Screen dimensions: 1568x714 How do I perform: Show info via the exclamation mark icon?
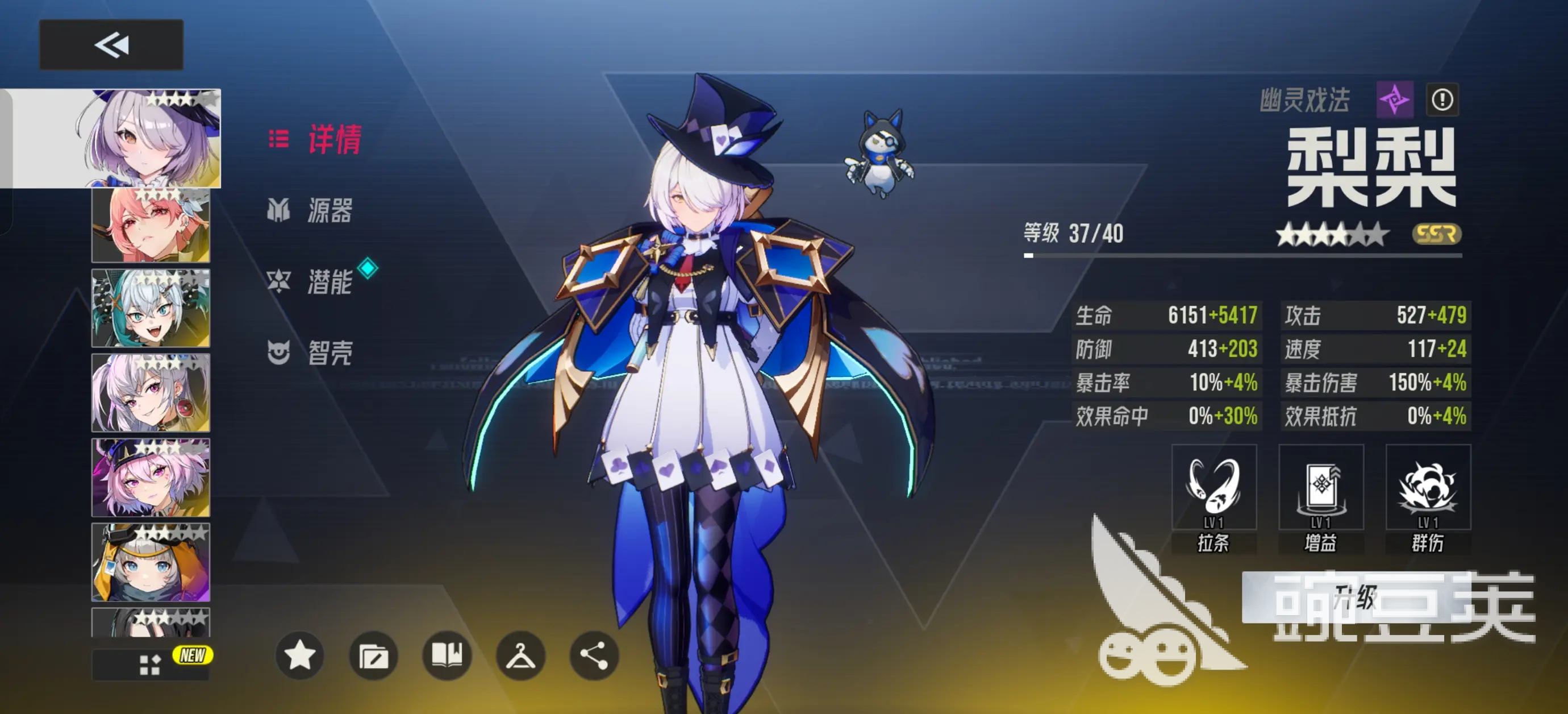[1442, 99]
